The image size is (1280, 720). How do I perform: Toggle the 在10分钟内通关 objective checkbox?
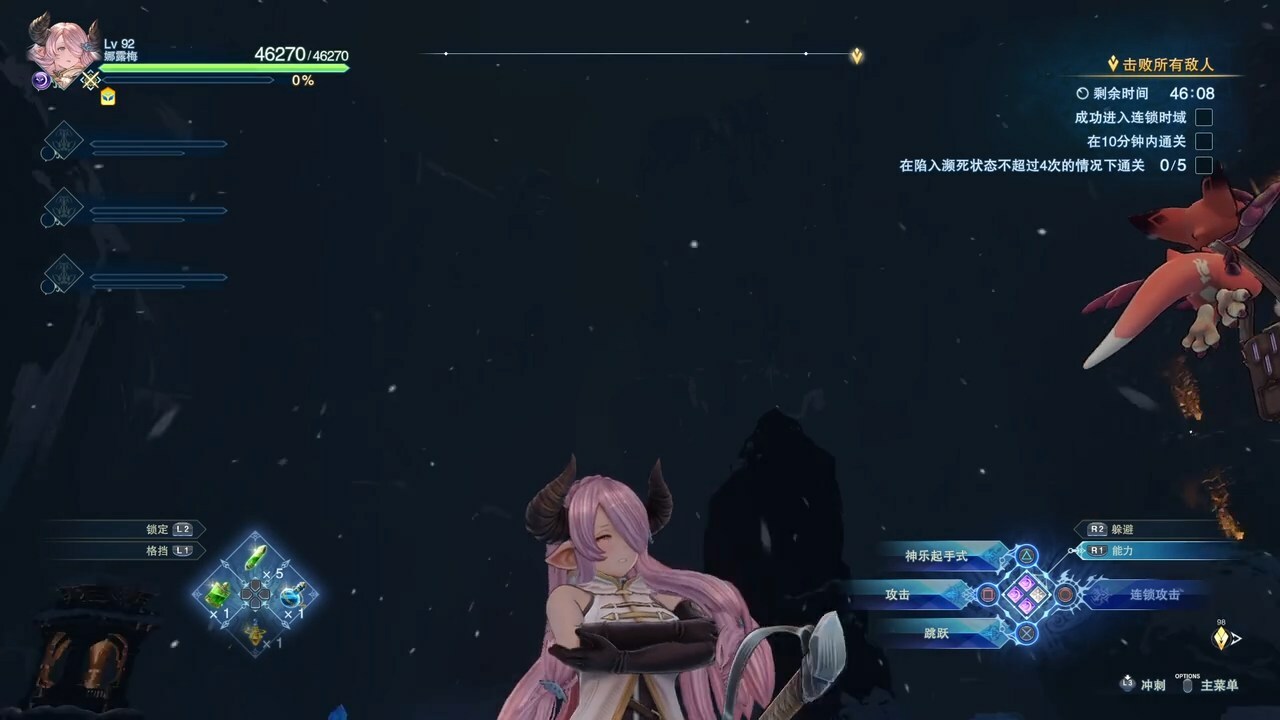click(1204, 142)
